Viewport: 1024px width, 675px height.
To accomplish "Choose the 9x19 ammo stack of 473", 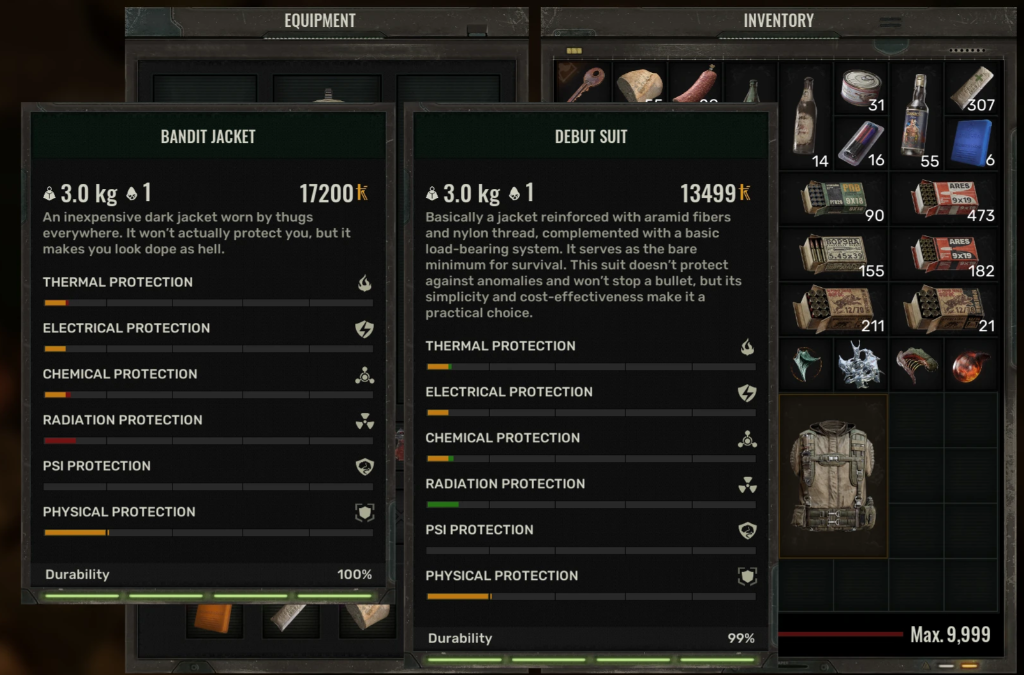I will pyautogui.click(x=945, y=198).
